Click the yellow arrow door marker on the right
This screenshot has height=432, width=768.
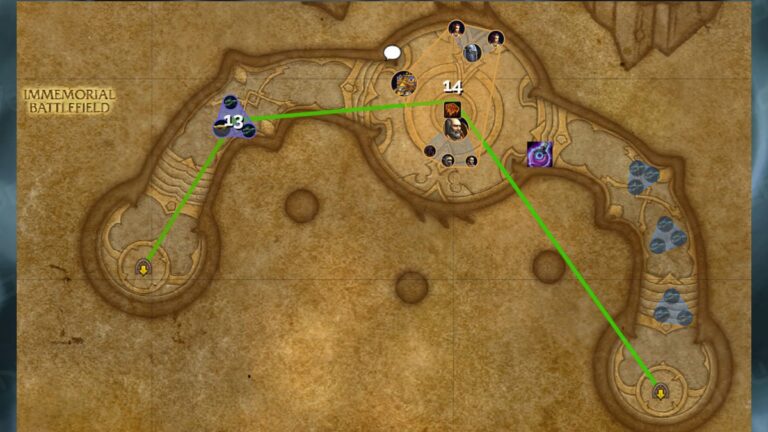(x=659, y=391)
